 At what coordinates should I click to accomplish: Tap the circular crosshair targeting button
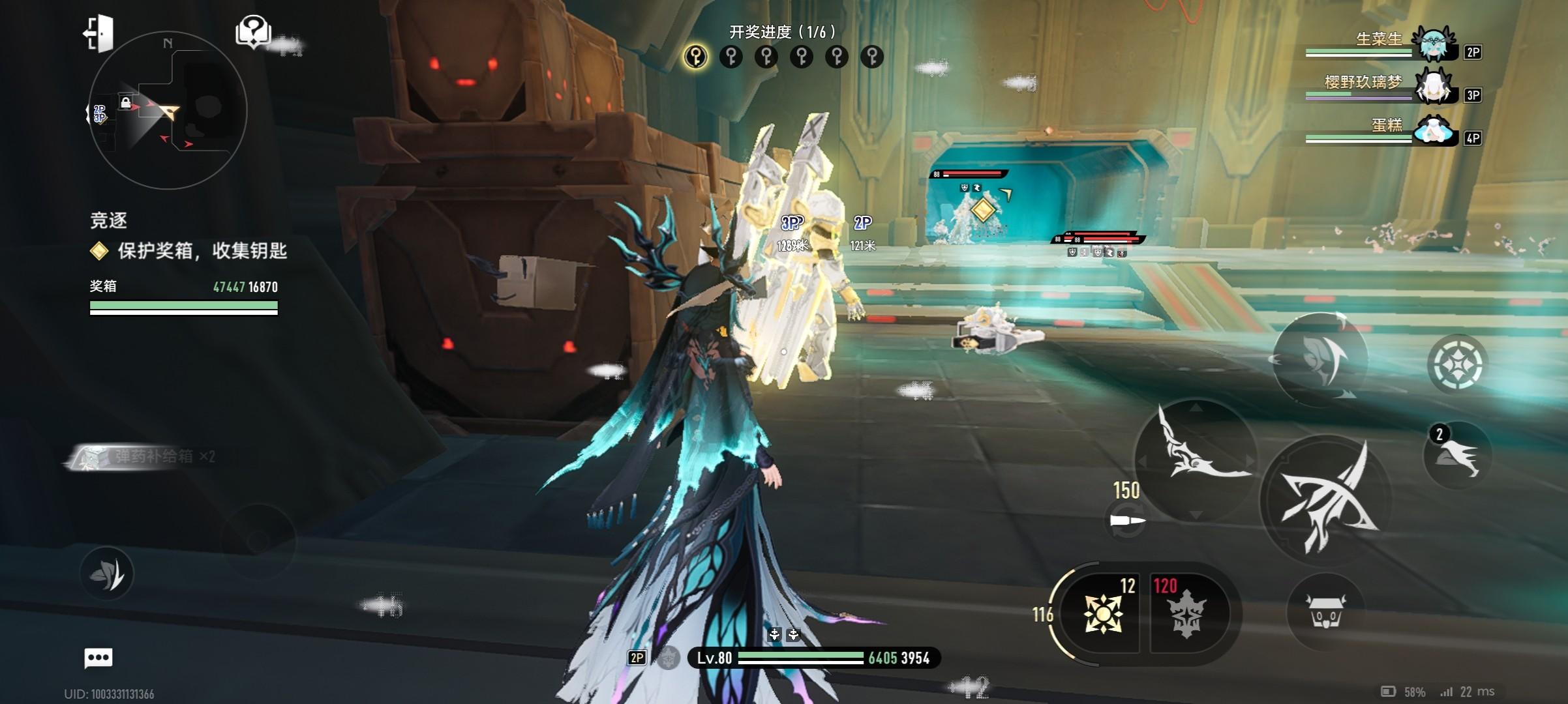1457,364
